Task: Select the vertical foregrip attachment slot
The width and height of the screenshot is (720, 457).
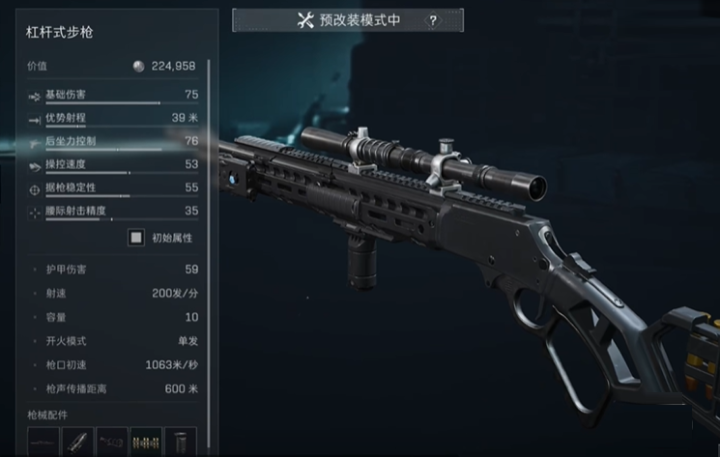Action: pos(180,441)
